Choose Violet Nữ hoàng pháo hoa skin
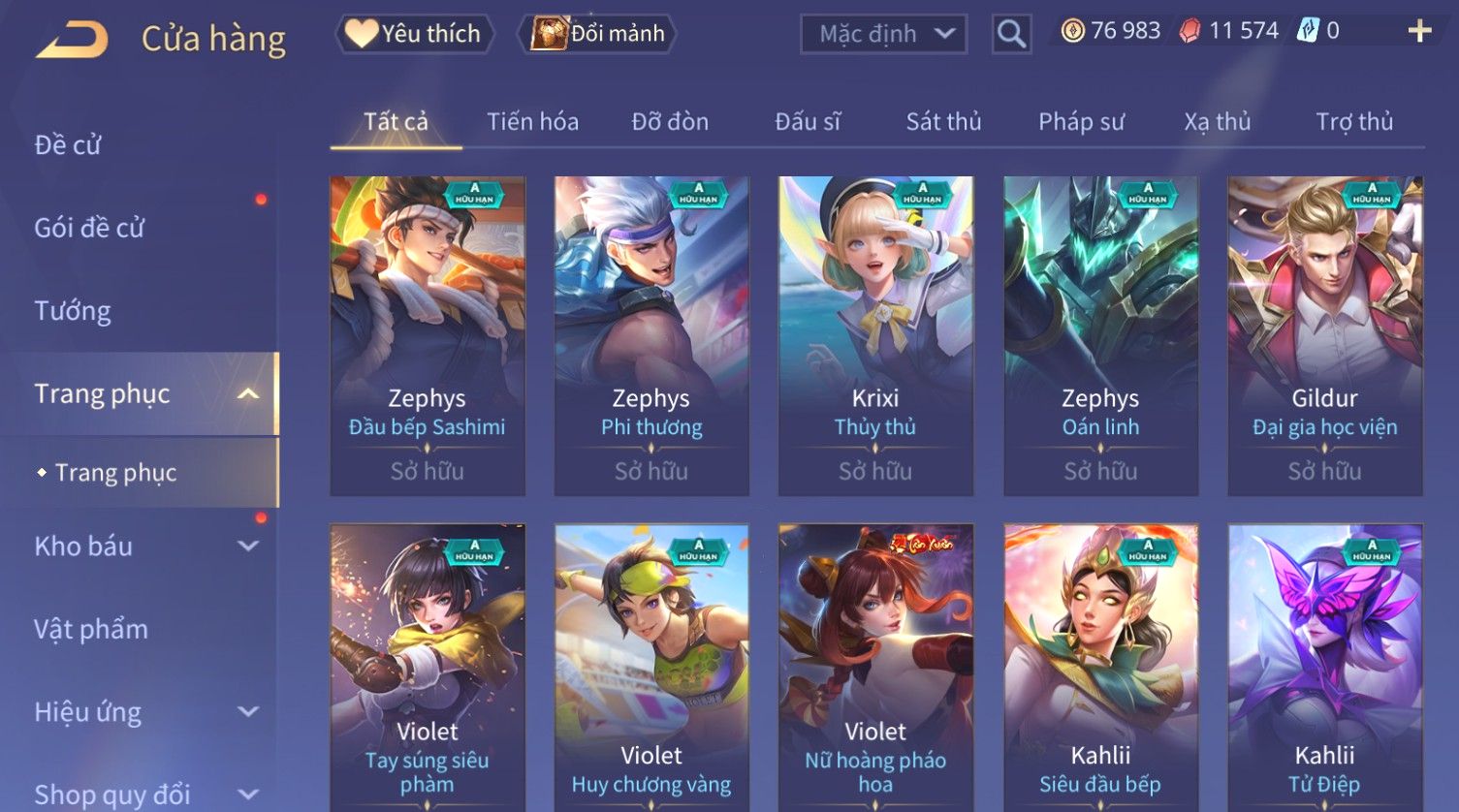 875,667
